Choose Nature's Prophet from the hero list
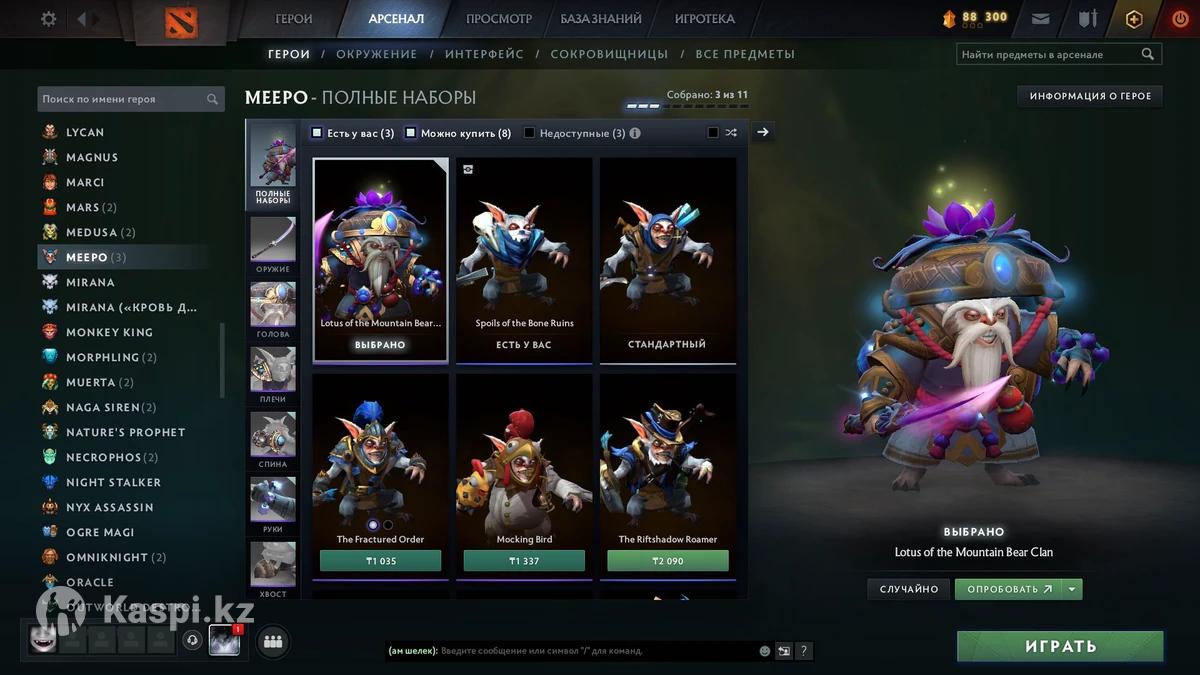1200x675 pixels. click(125, 432)
